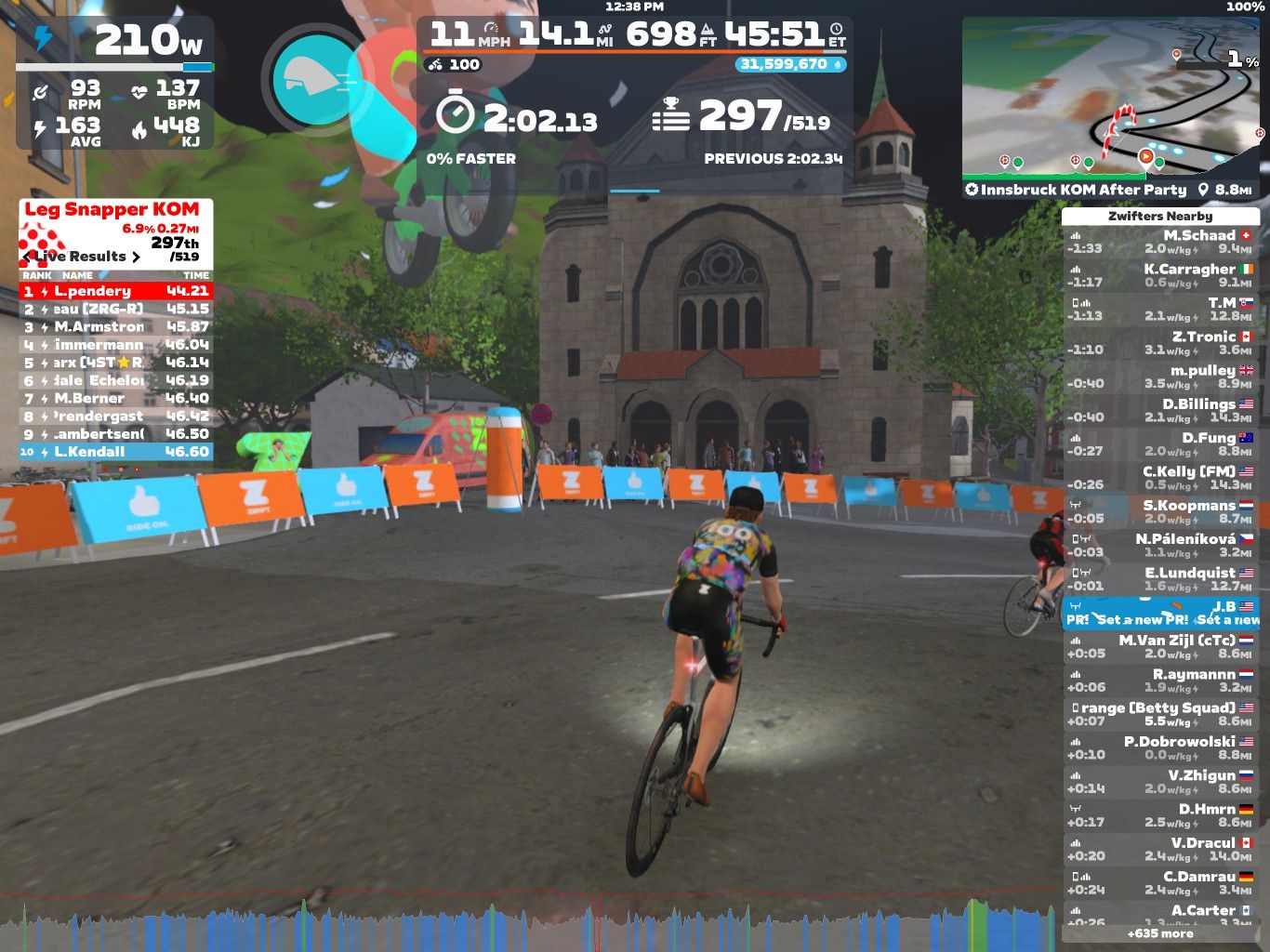Select M.Van Zijl (cTc) nearby rider
The image size is (1270, 952).
tap(1160, 647)
